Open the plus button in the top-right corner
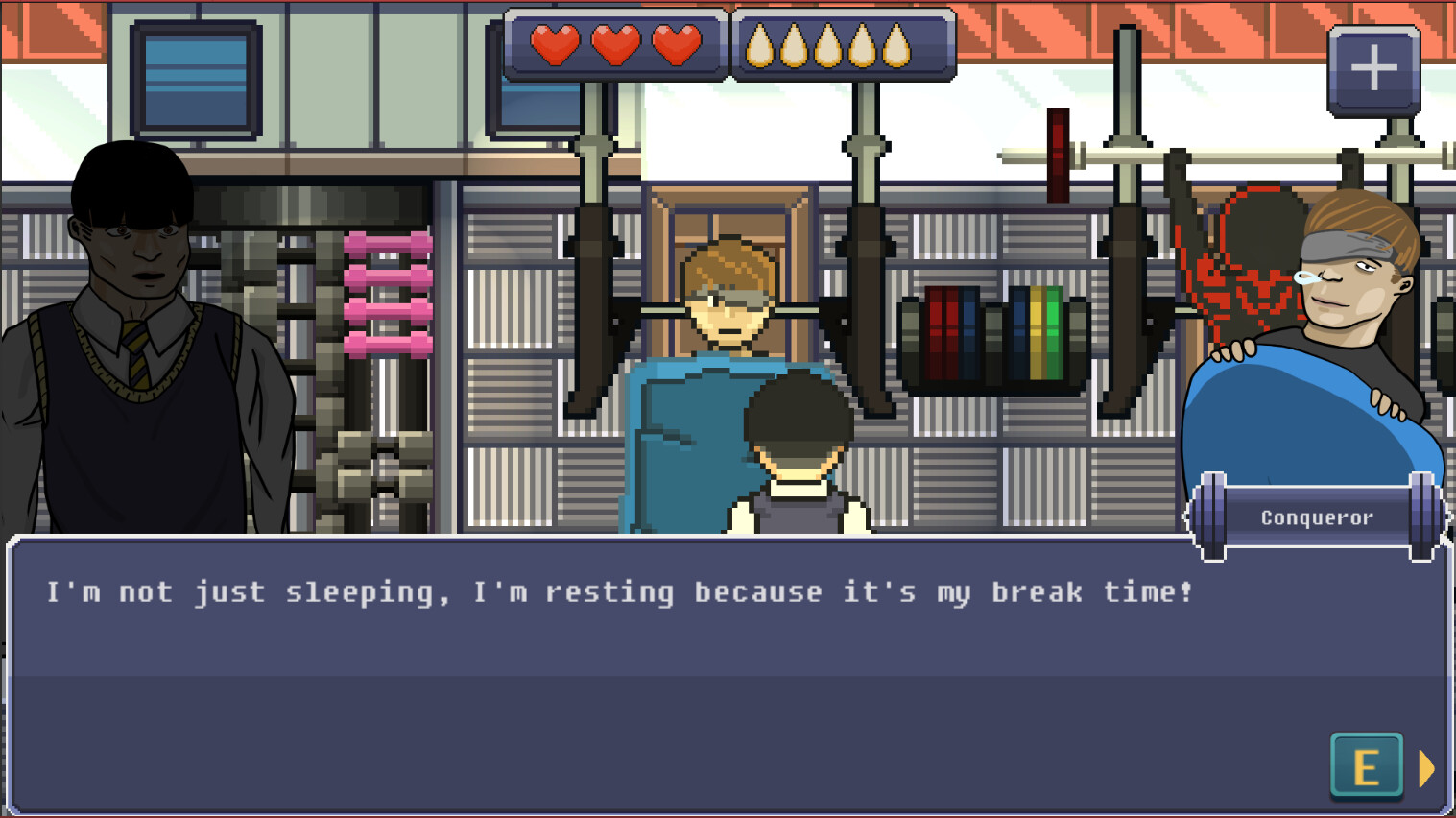Image resolution: width=1456 pixels, height=818 pixels. click(x=1374, y=67)
